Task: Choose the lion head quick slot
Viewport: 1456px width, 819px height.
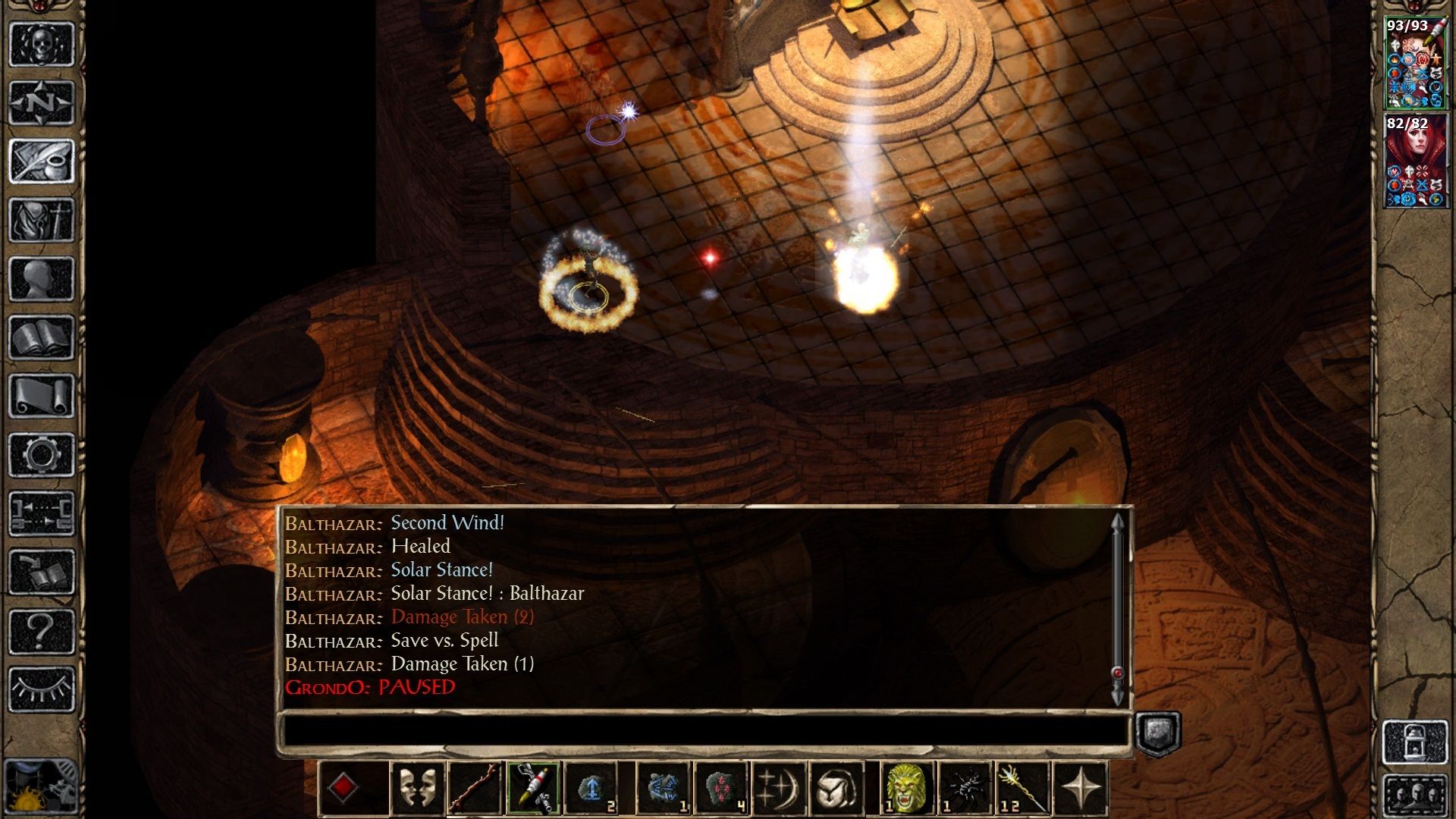Action: [x=906, y=788]
